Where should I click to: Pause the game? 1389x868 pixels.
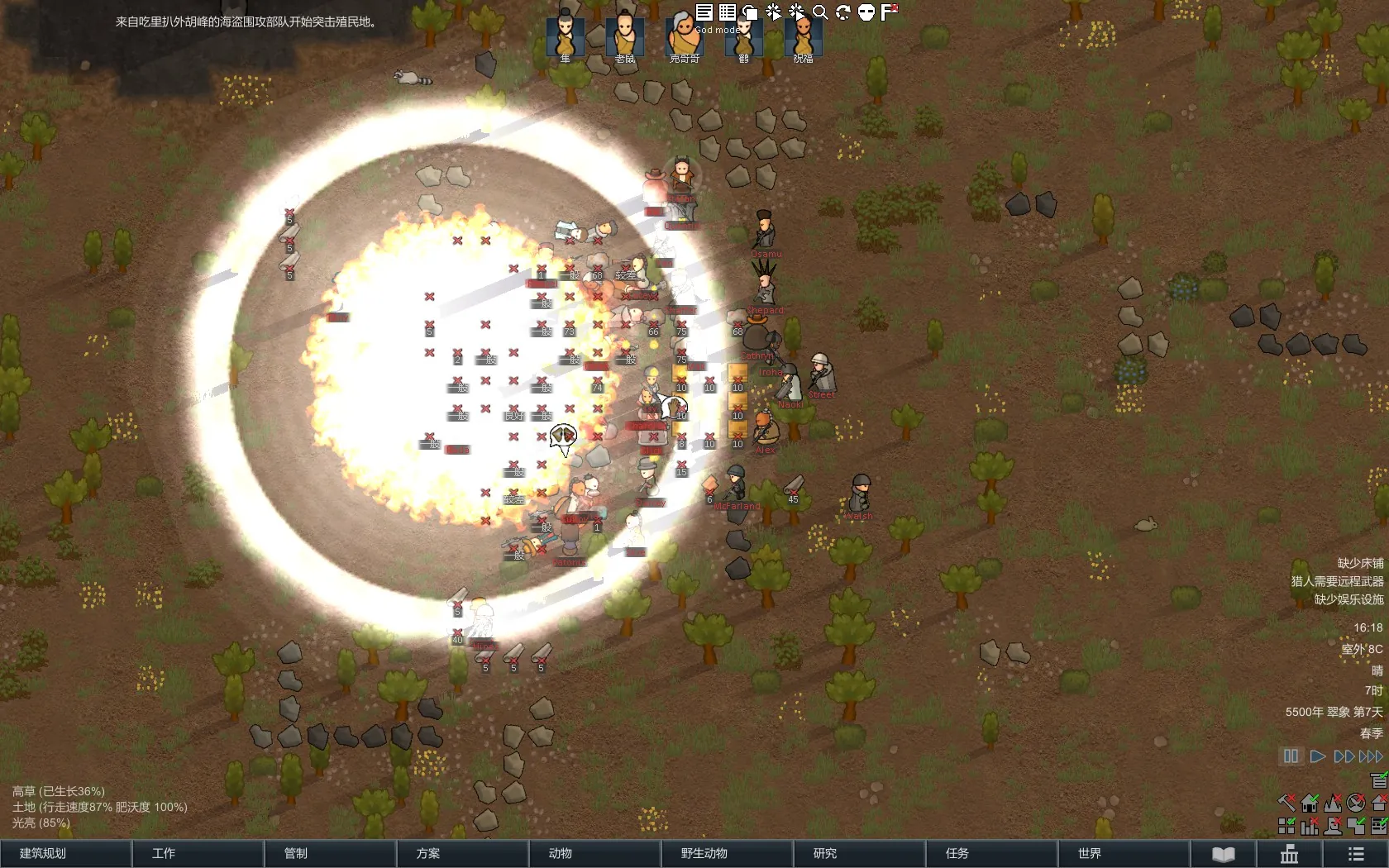(x=1291, y=756)
